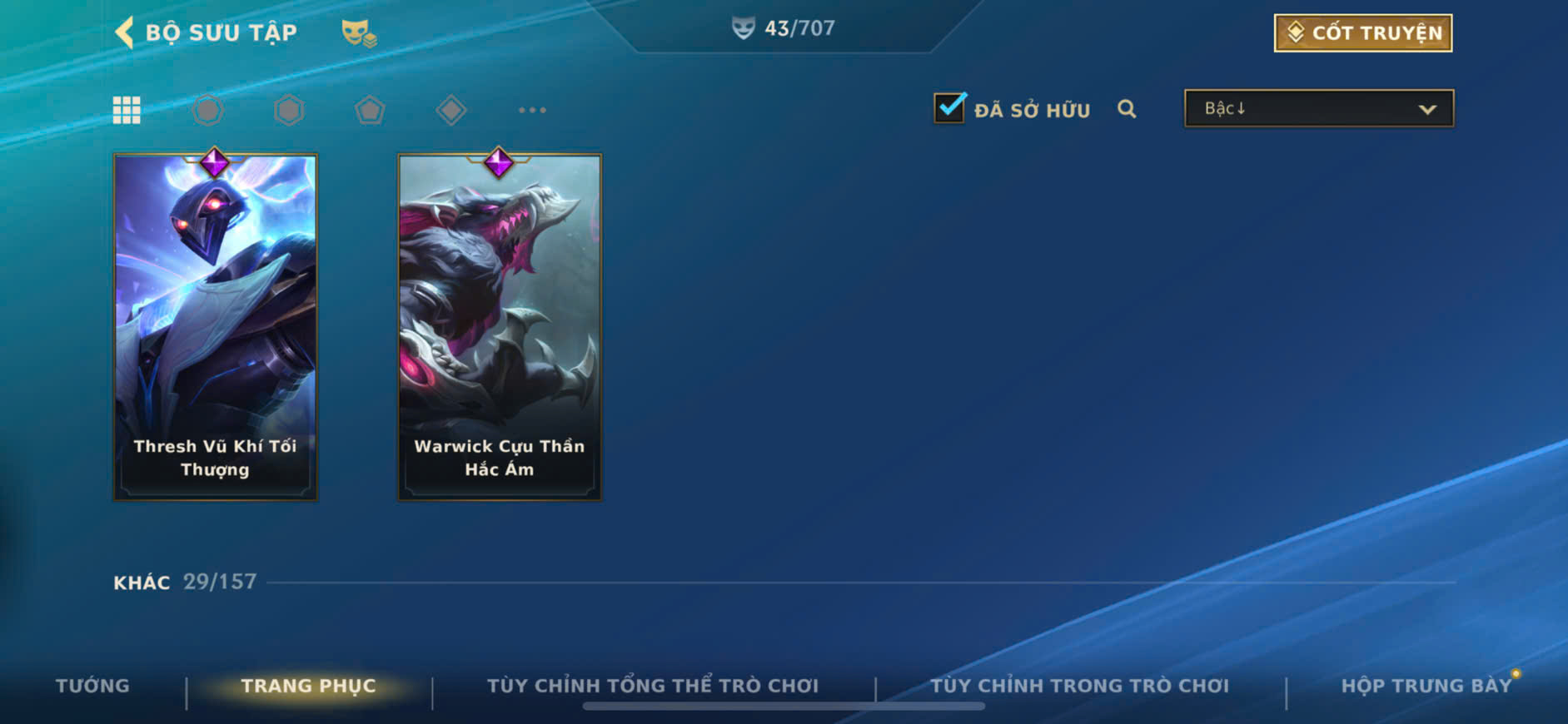Image resolution: width=1568 pixels, height=724 pixels.
Task: Open the masks and coins icon
Action: tap(359, 33)
